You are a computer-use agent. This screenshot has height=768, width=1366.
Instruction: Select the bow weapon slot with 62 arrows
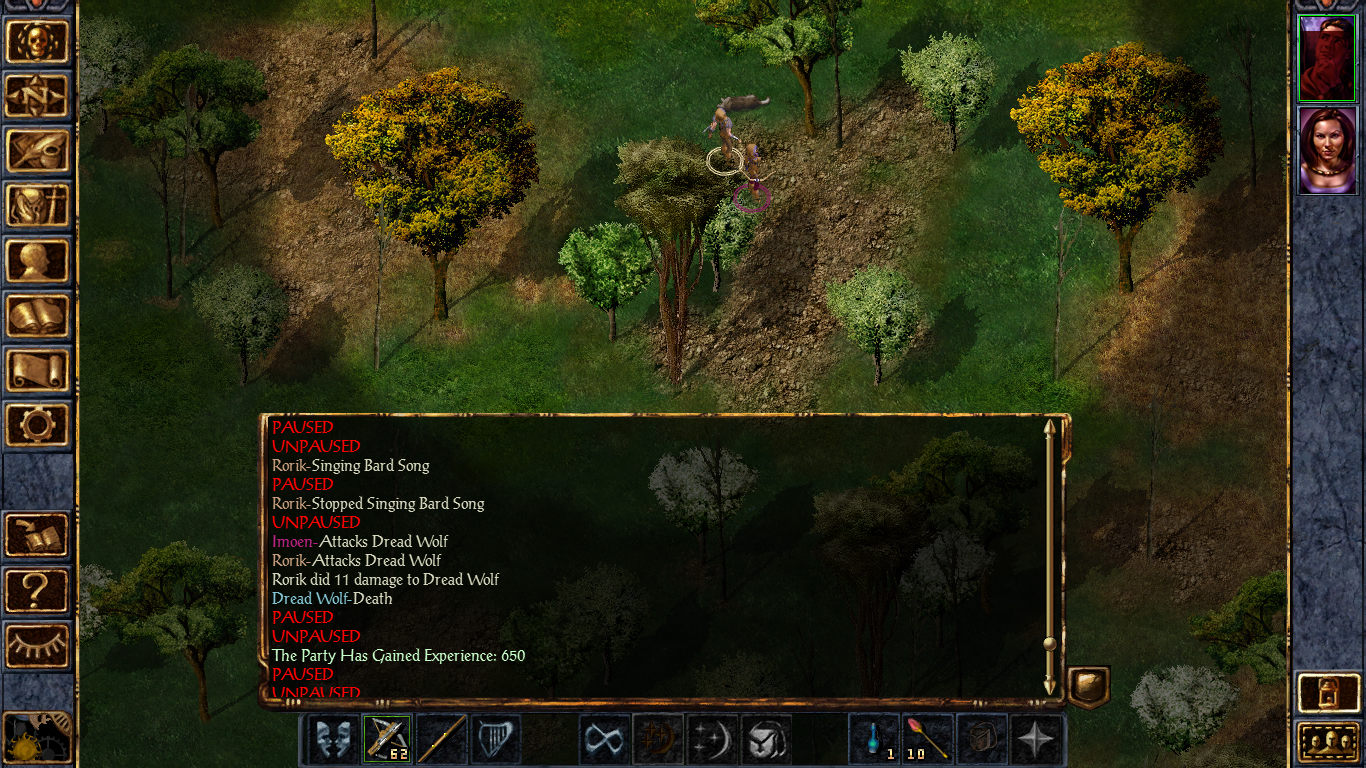(387, 740)
